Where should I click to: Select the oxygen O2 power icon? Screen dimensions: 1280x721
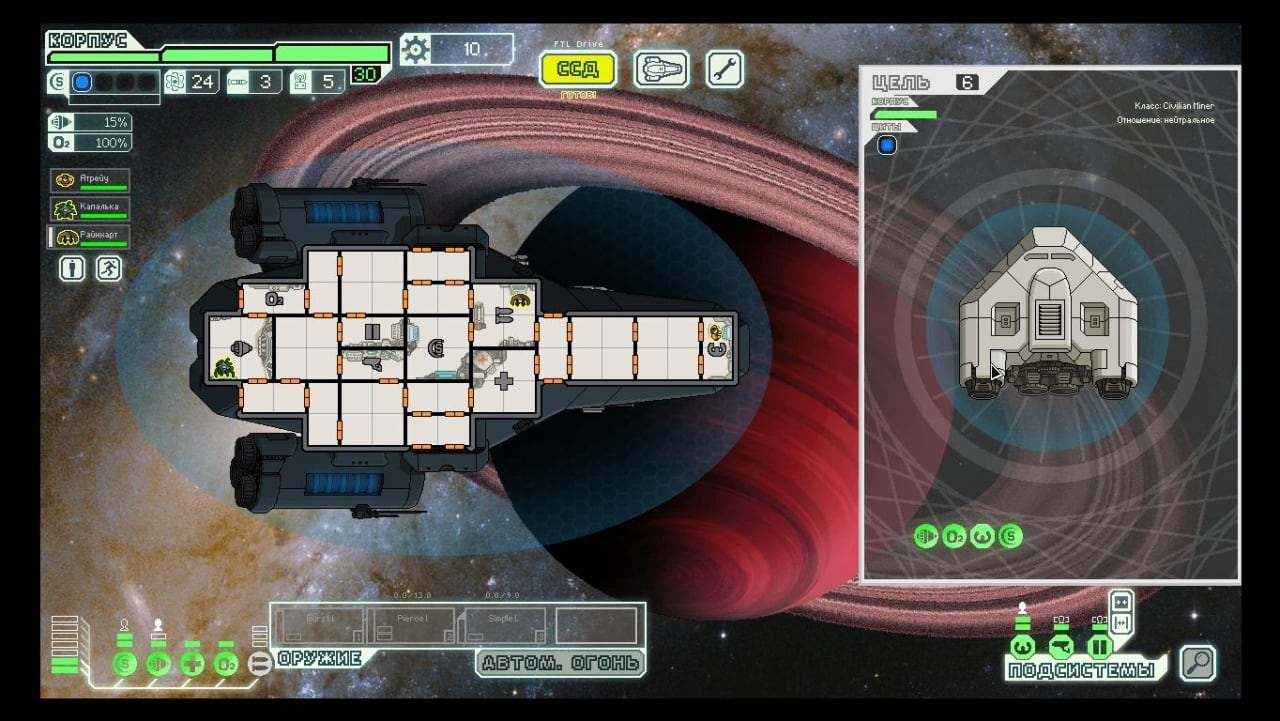pyautogui.click(x=226, y=664)
